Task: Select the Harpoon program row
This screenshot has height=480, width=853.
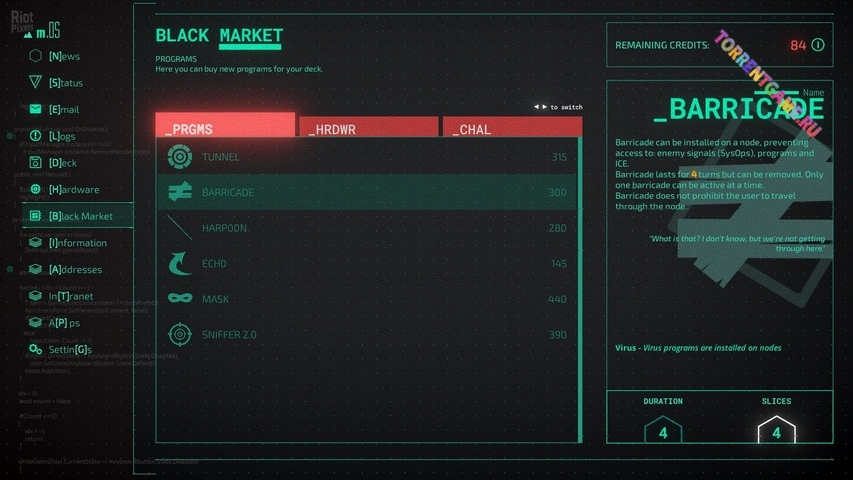Action: tap(367, 228)
